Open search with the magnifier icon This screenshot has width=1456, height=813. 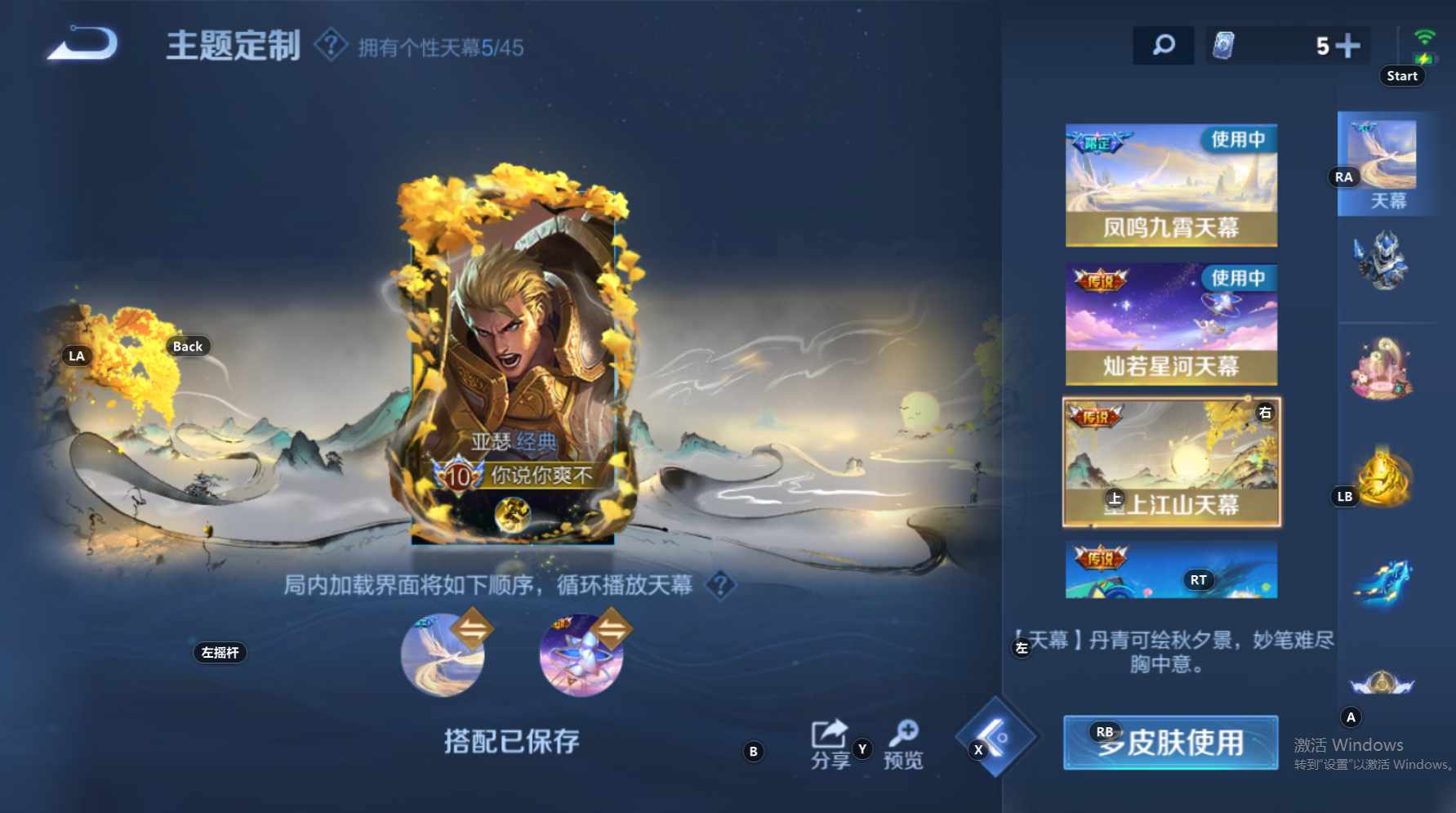(x=1163, y=45)
